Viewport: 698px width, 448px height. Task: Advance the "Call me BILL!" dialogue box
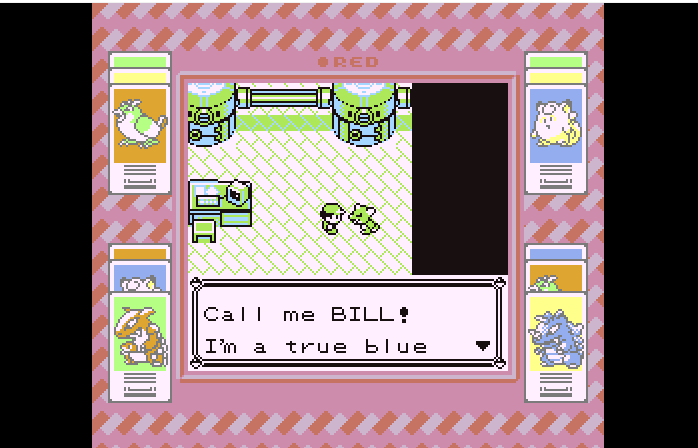(x=347, y=329)
